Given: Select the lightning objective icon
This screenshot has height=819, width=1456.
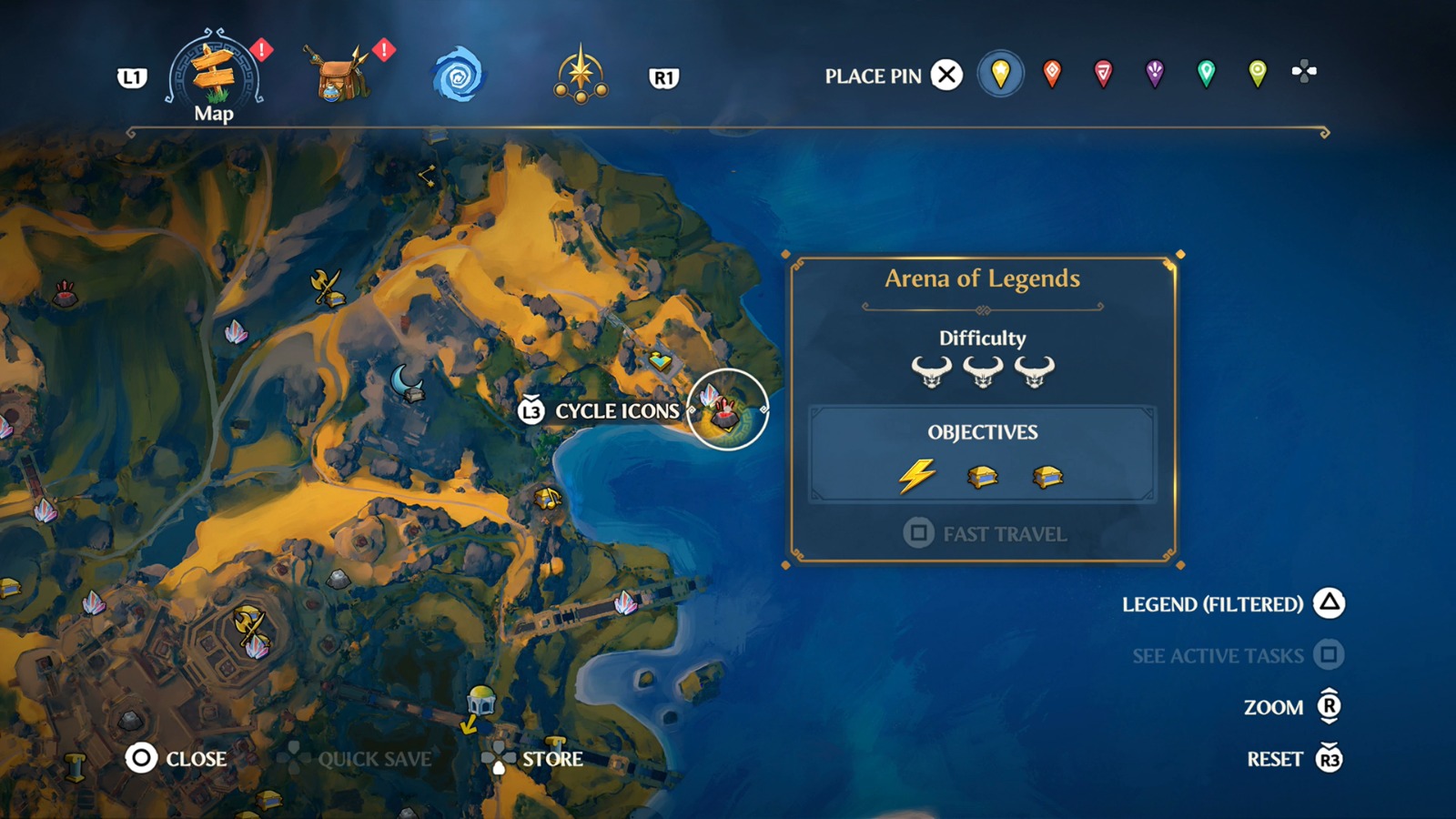Looking at the screenshot, I should 918,474.
